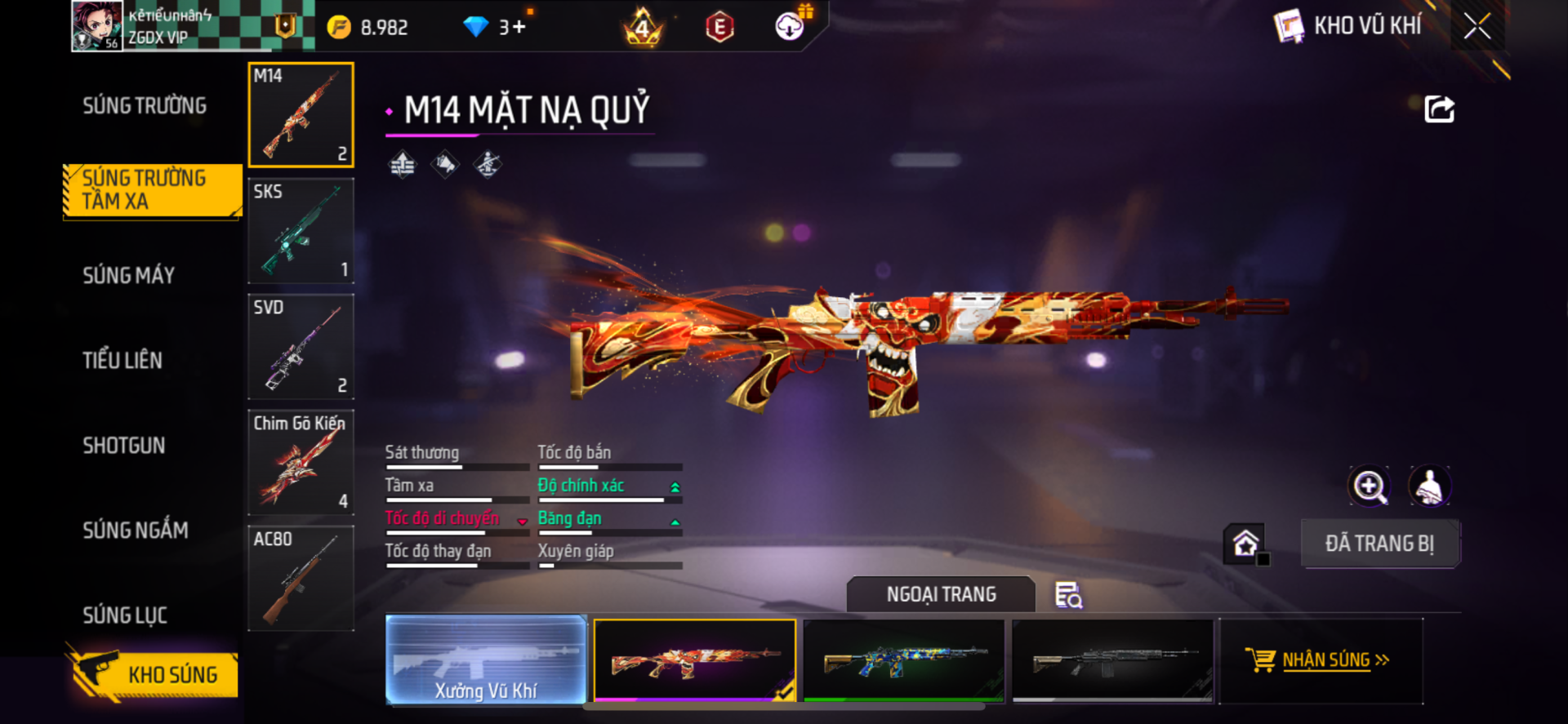Image resolution: width=1568 pixels, height=724 pixels.
Task: Select the TIỂU LIÊN category
Action: [122, 361]
